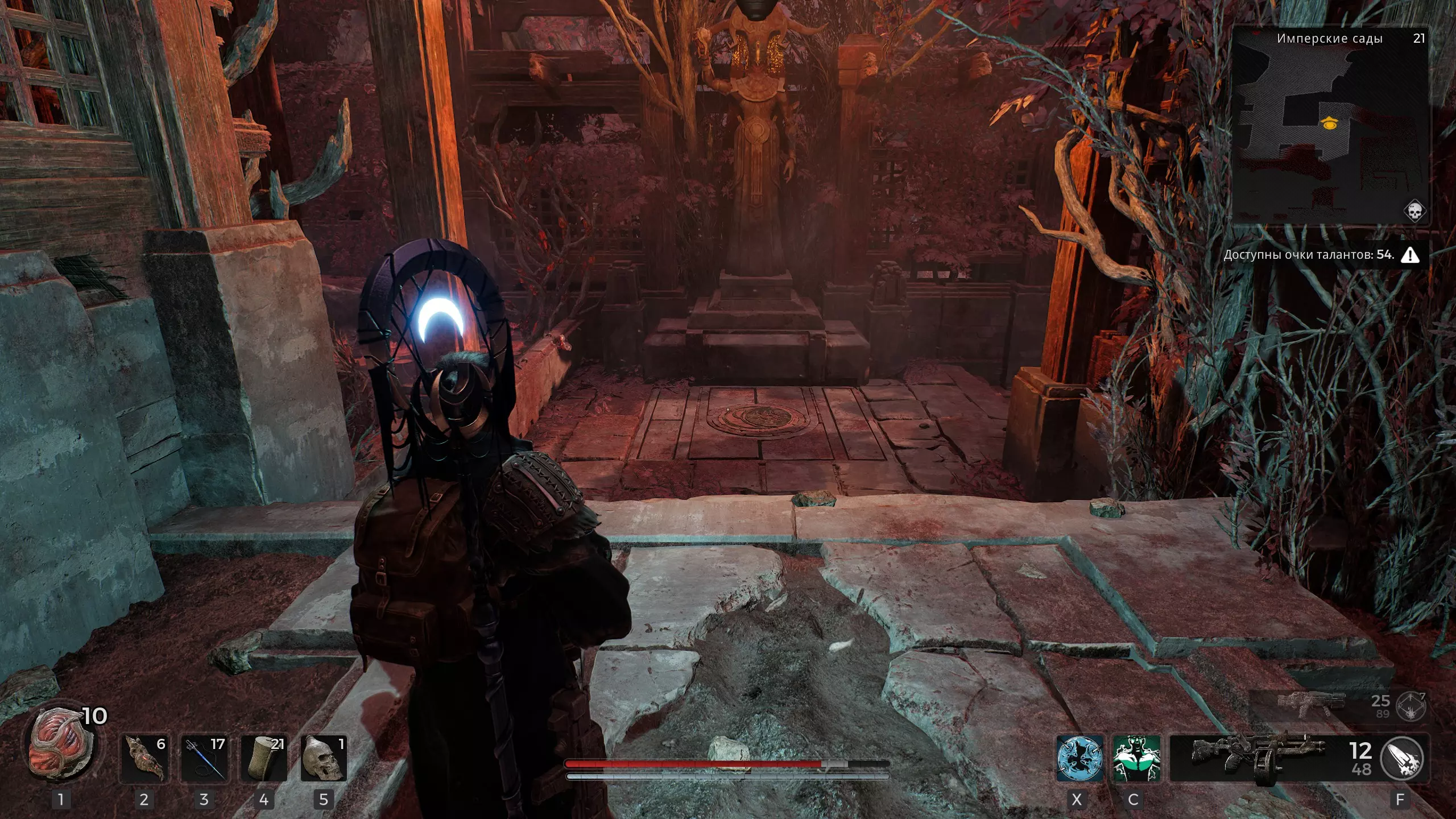Select the bandage roll slot

point(264,758)
